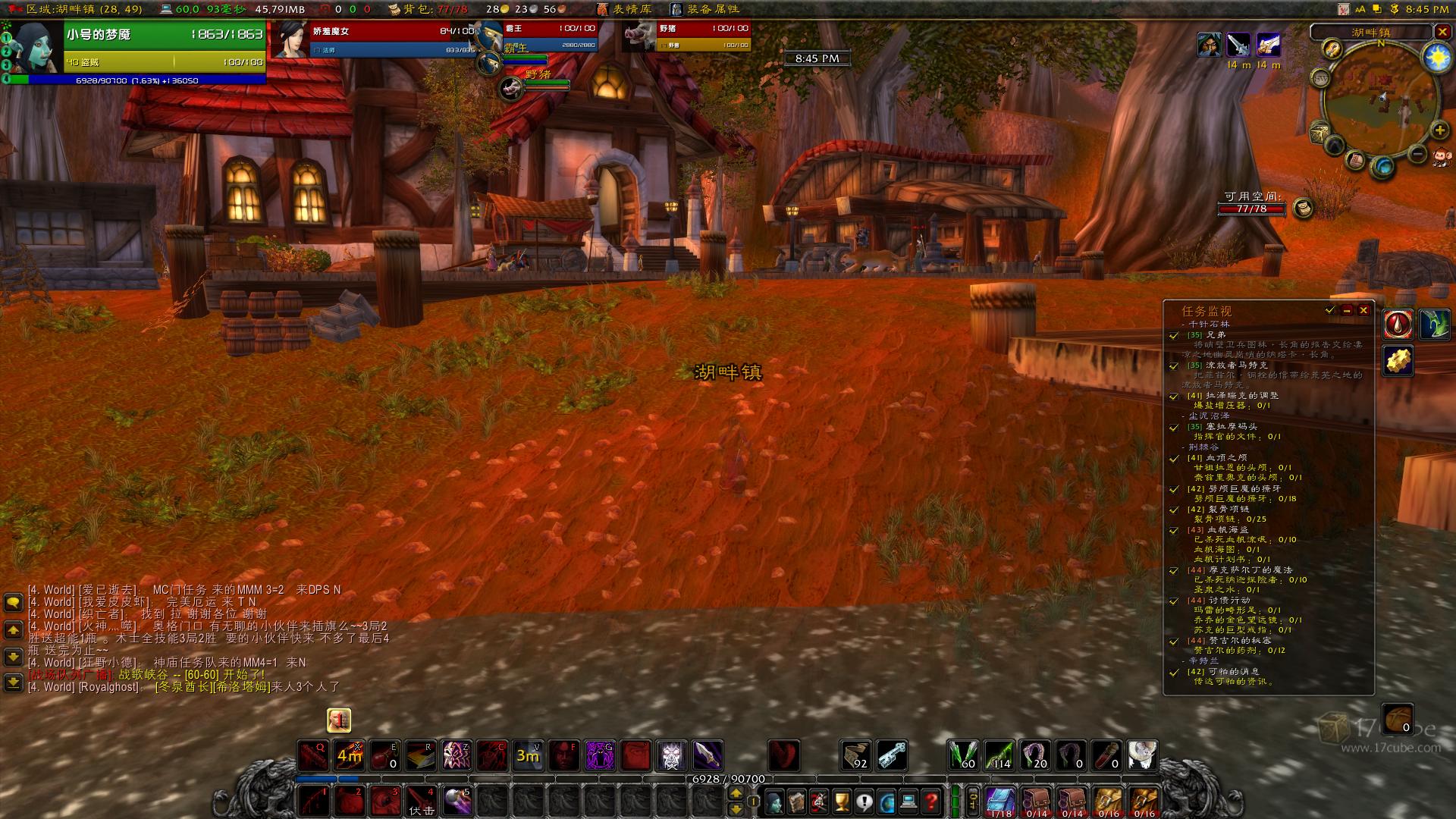Uncheck the [43]血帆海盗 quest checkmark
Screen dimensions: 1456x819
1173,531
